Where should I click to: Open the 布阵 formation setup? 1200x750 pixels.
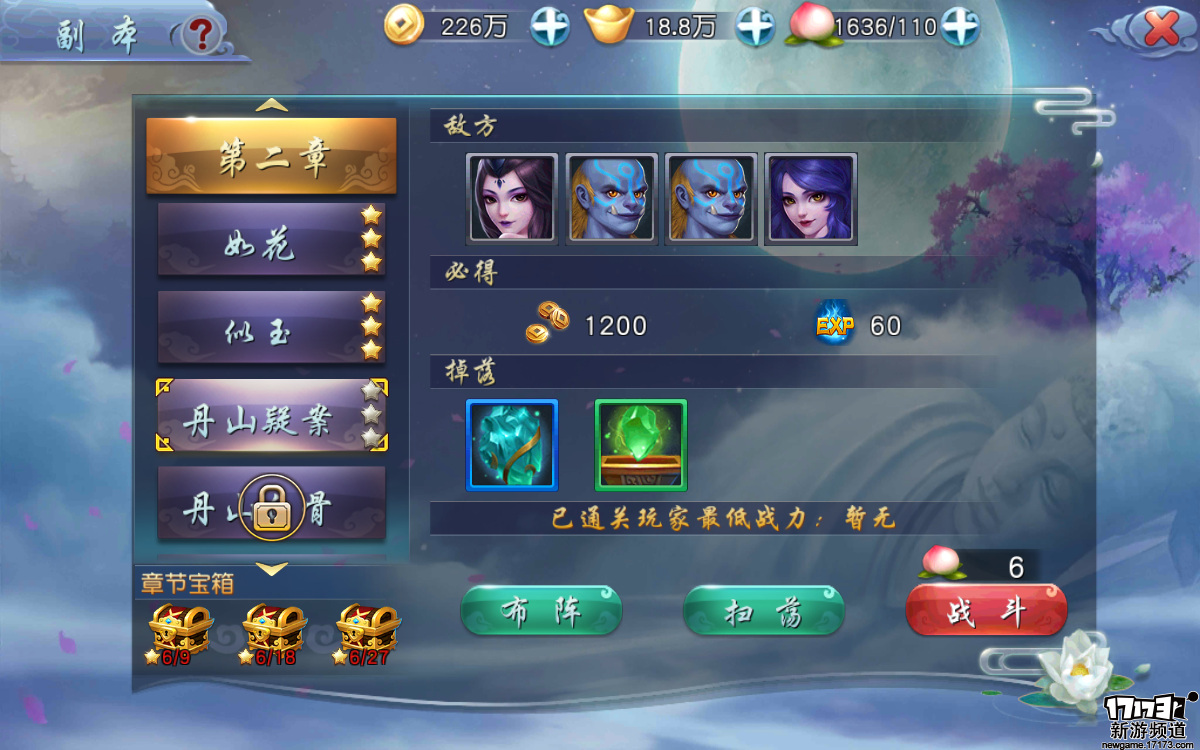pyautogui.click(x=541, y=611)
